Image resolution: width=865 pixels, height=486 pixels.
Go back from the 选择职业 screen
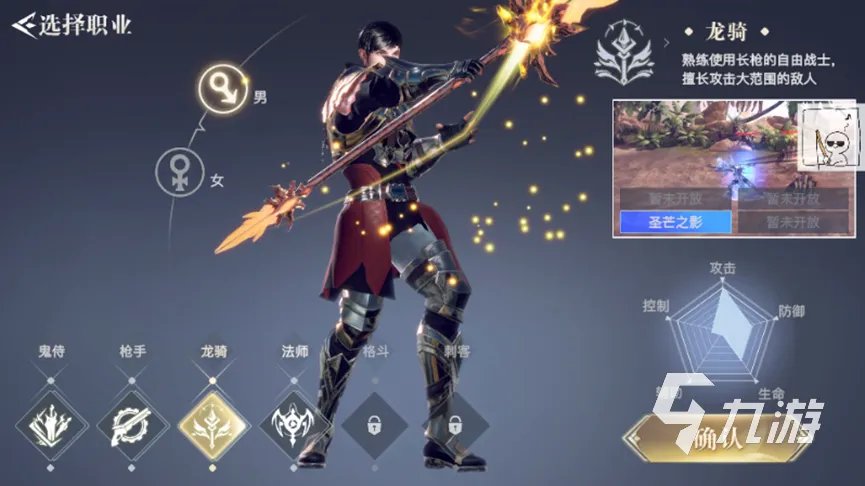click(x=23, y=24)
